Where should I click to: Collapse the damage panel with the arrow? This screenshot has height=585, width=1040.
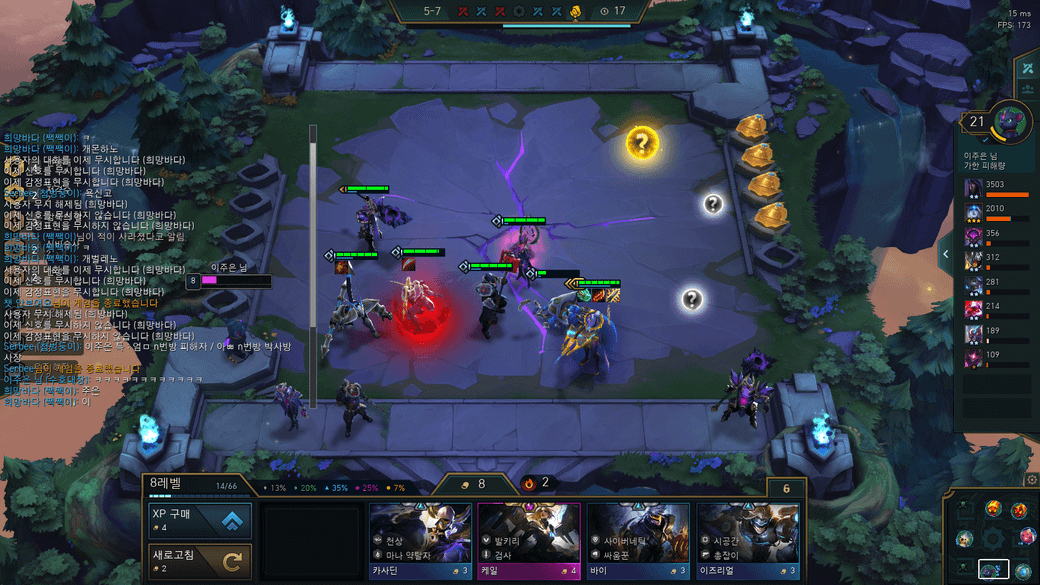[x=946, y=255]
